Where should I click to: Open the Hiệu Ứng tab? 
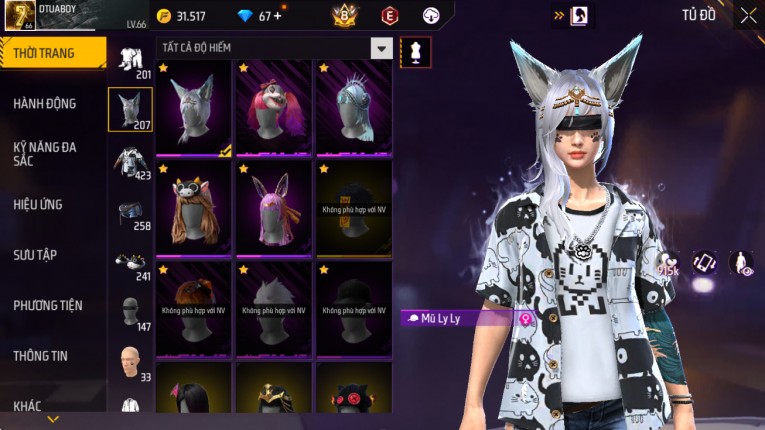coord(39,204)
